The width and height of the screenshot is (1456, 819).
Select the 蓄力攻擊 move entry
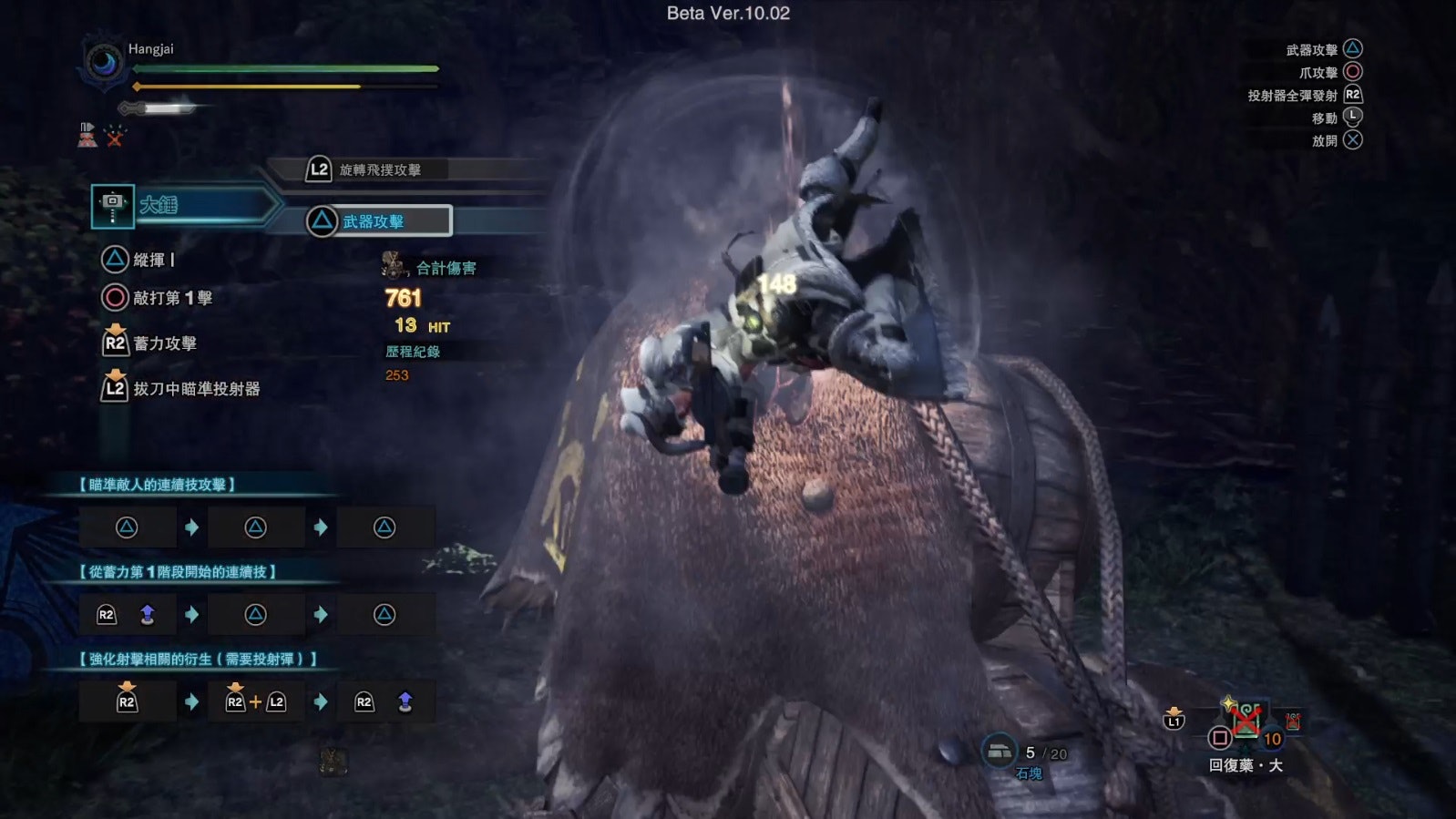164,343
